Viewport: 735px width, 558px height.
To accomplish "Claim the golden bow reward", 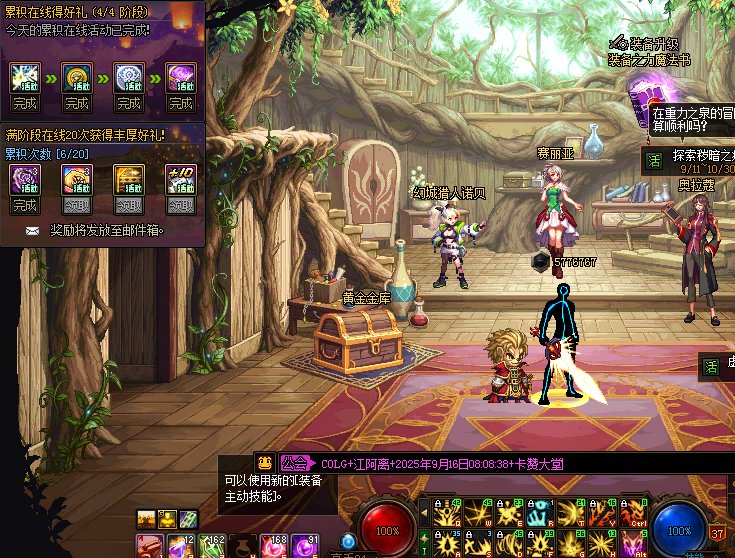I will (x=128, y=205).
